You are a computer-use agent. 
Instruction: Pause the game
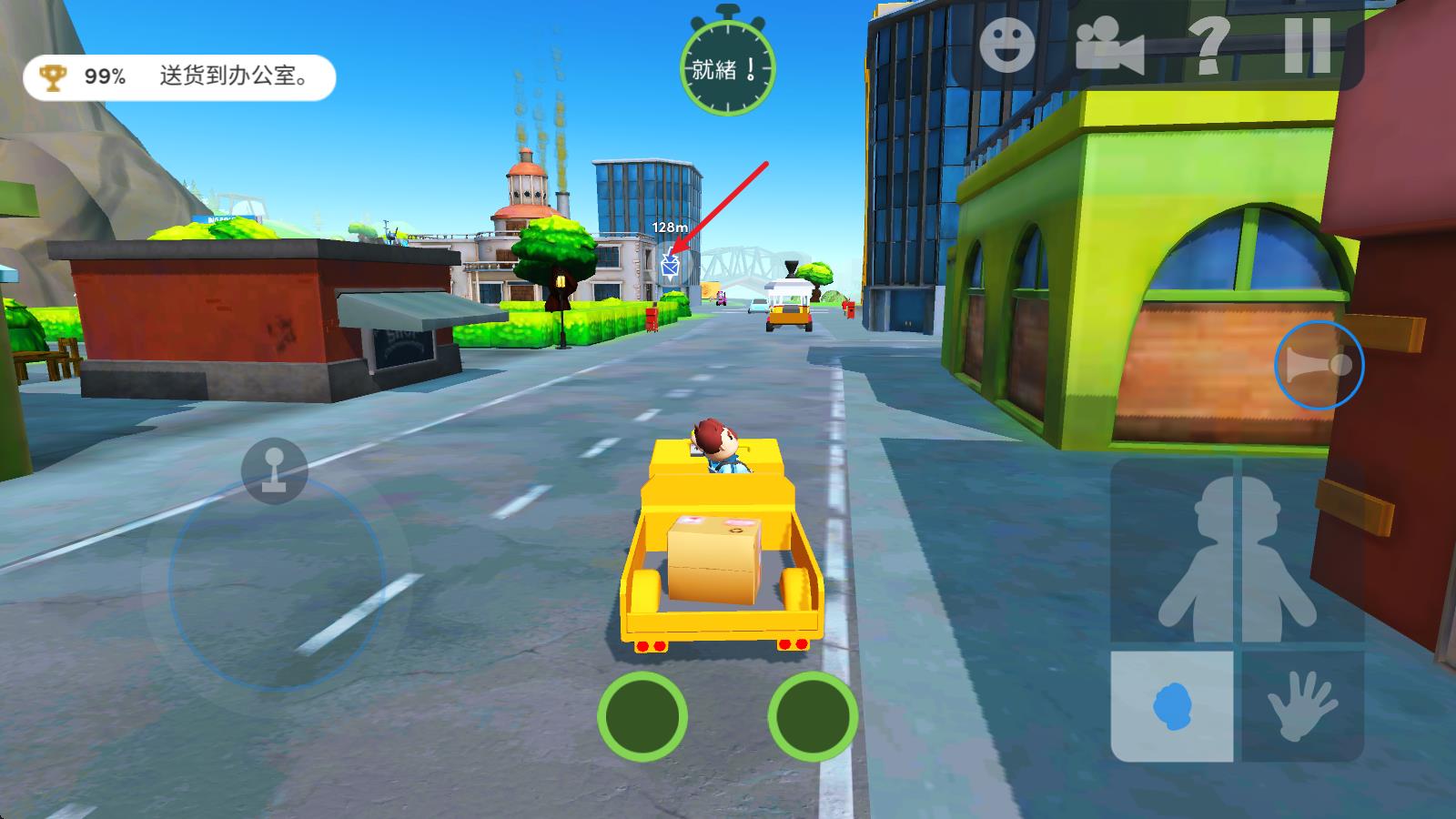click(x=1308, y=45)
